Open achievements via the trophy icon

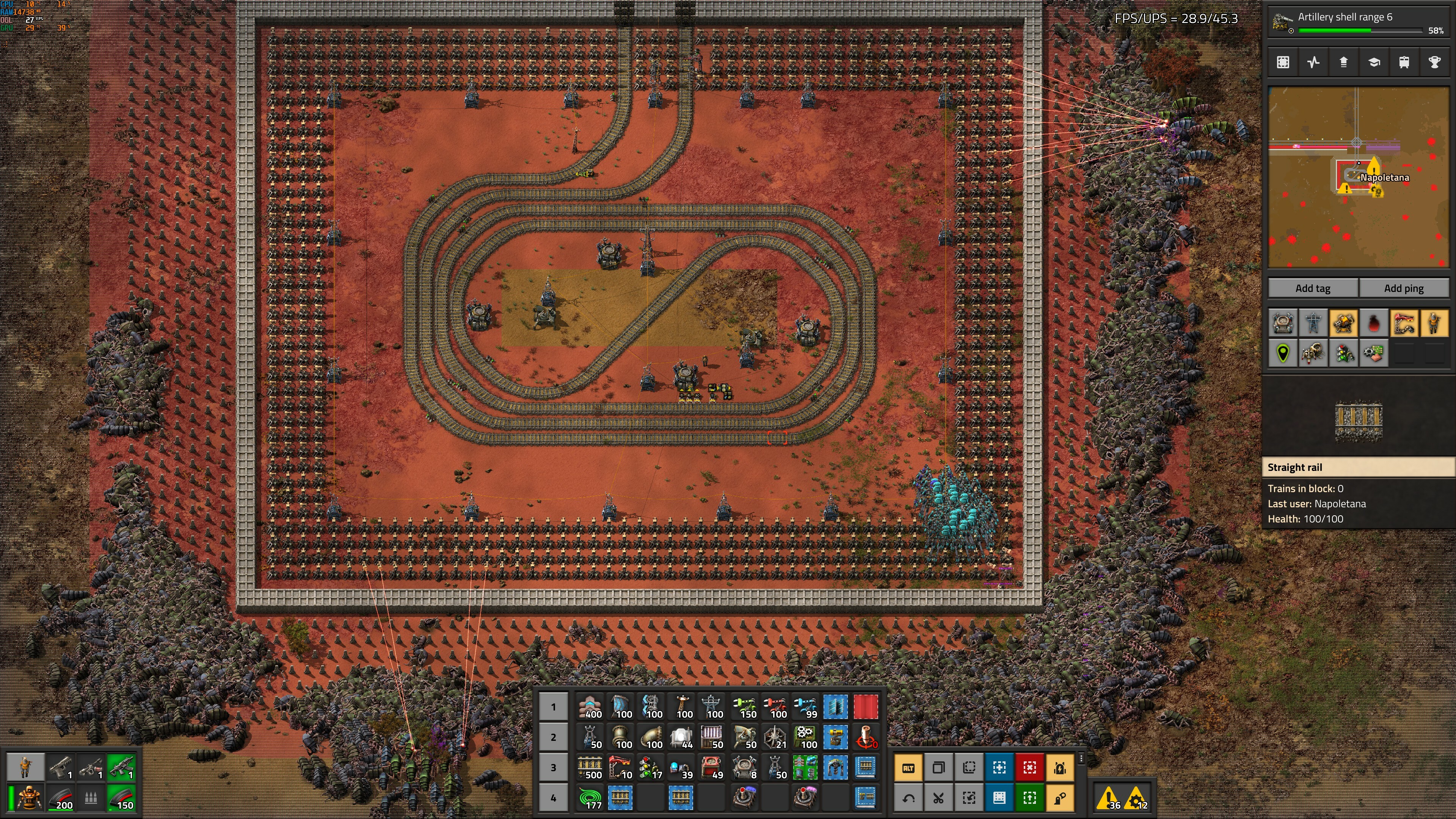1434,62
